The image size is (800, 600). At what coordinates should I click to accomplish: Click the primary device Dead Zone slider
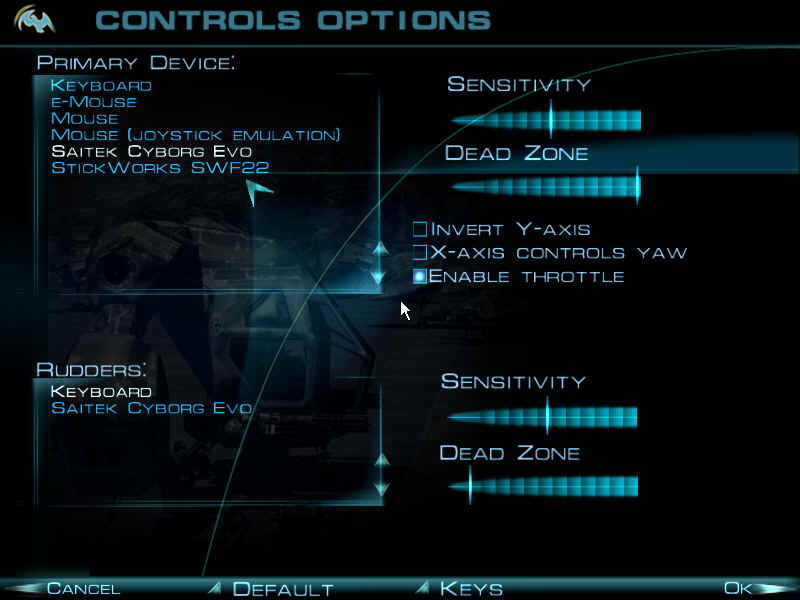tap(546, 186)
